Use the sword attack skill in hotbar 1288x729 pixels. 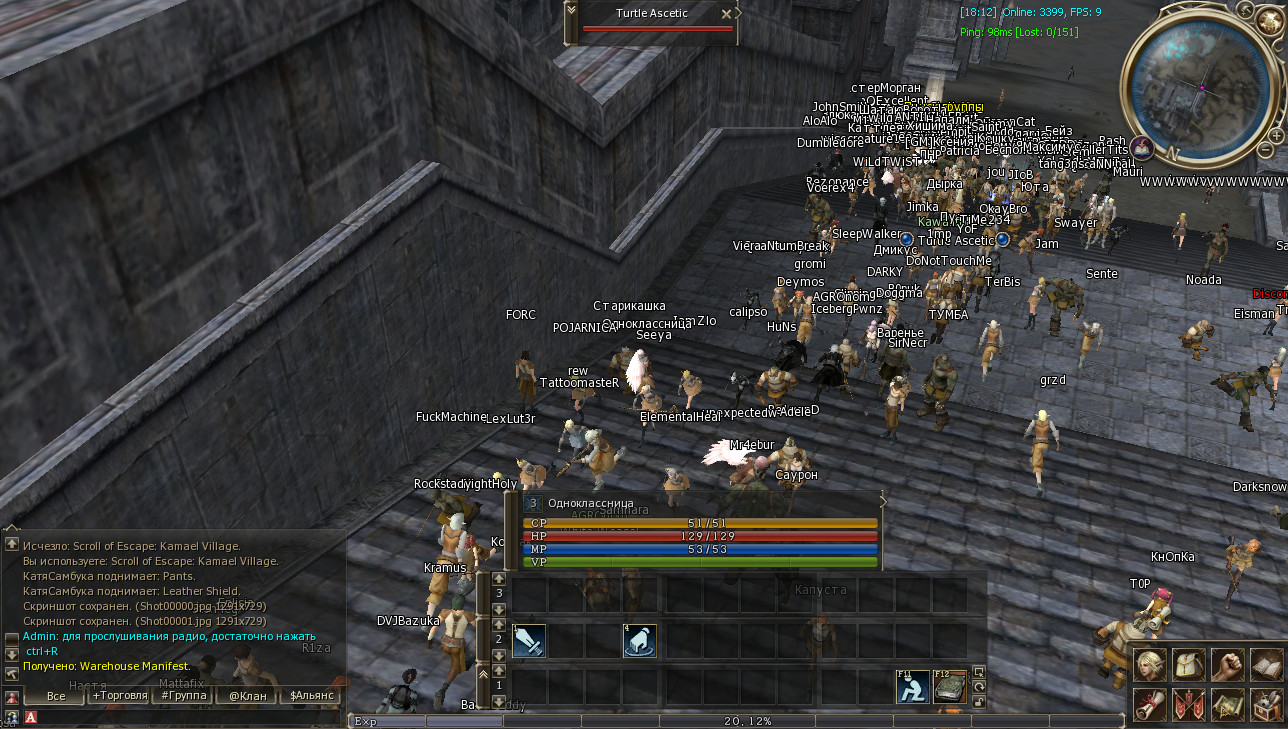click(529, 641)
